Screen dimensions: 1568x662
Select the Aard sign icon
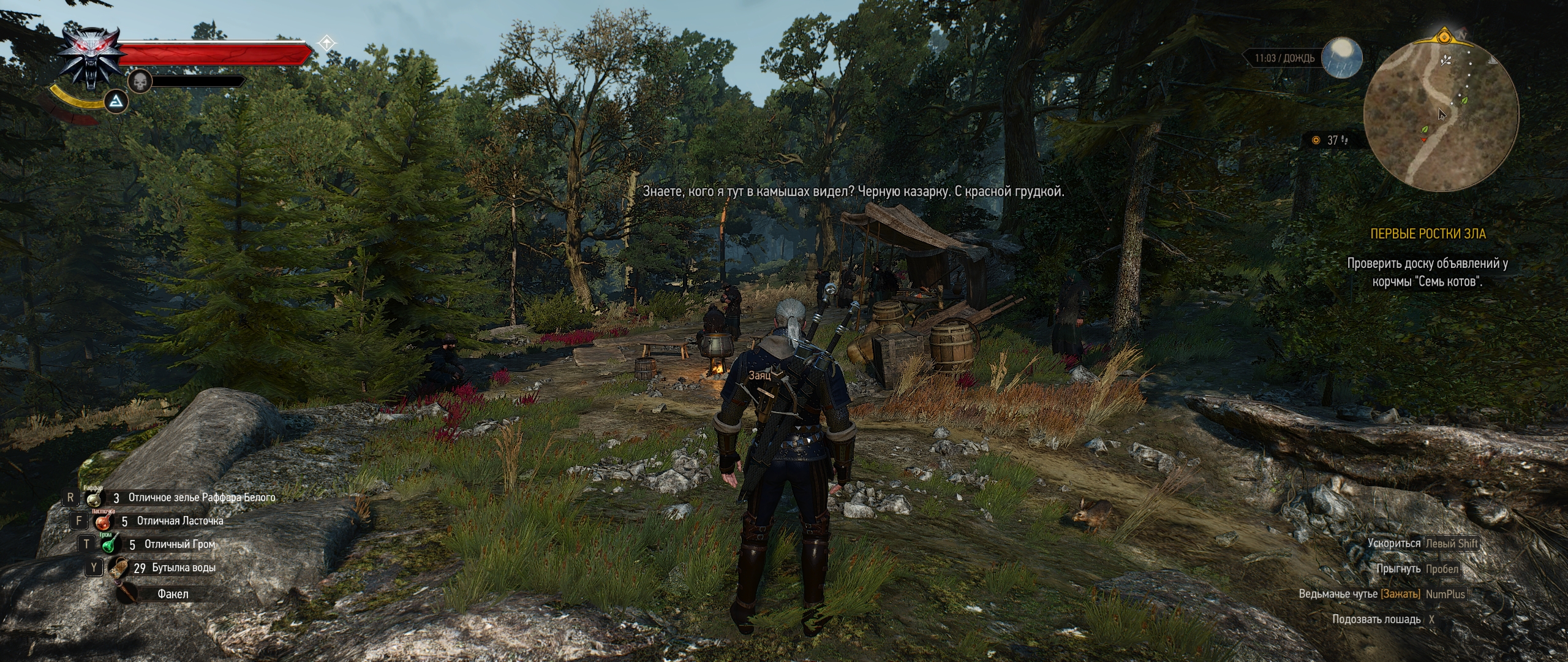pos(115,102)
